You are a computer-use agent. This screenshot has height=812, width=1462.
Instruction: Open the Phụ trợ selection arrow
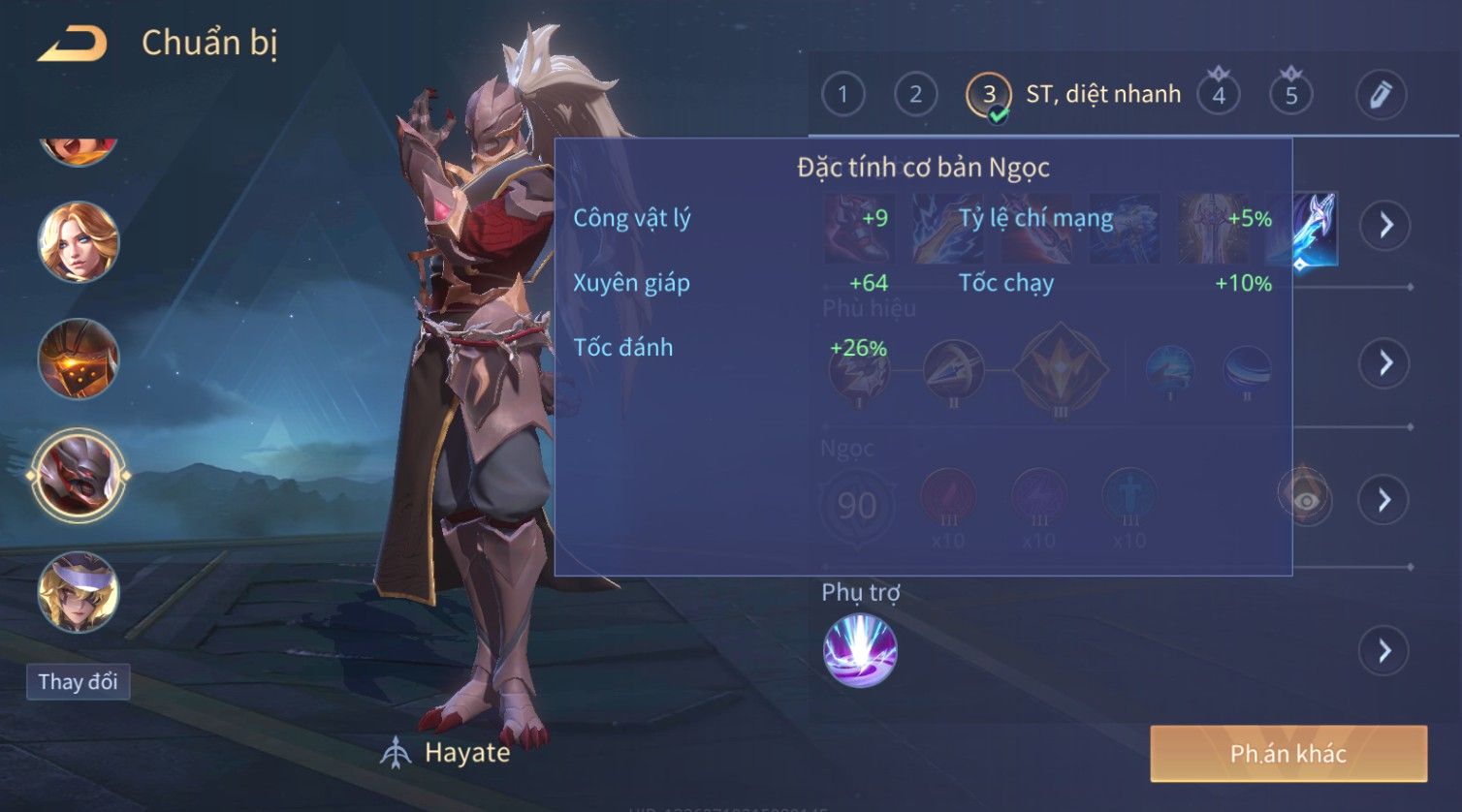1384,651
